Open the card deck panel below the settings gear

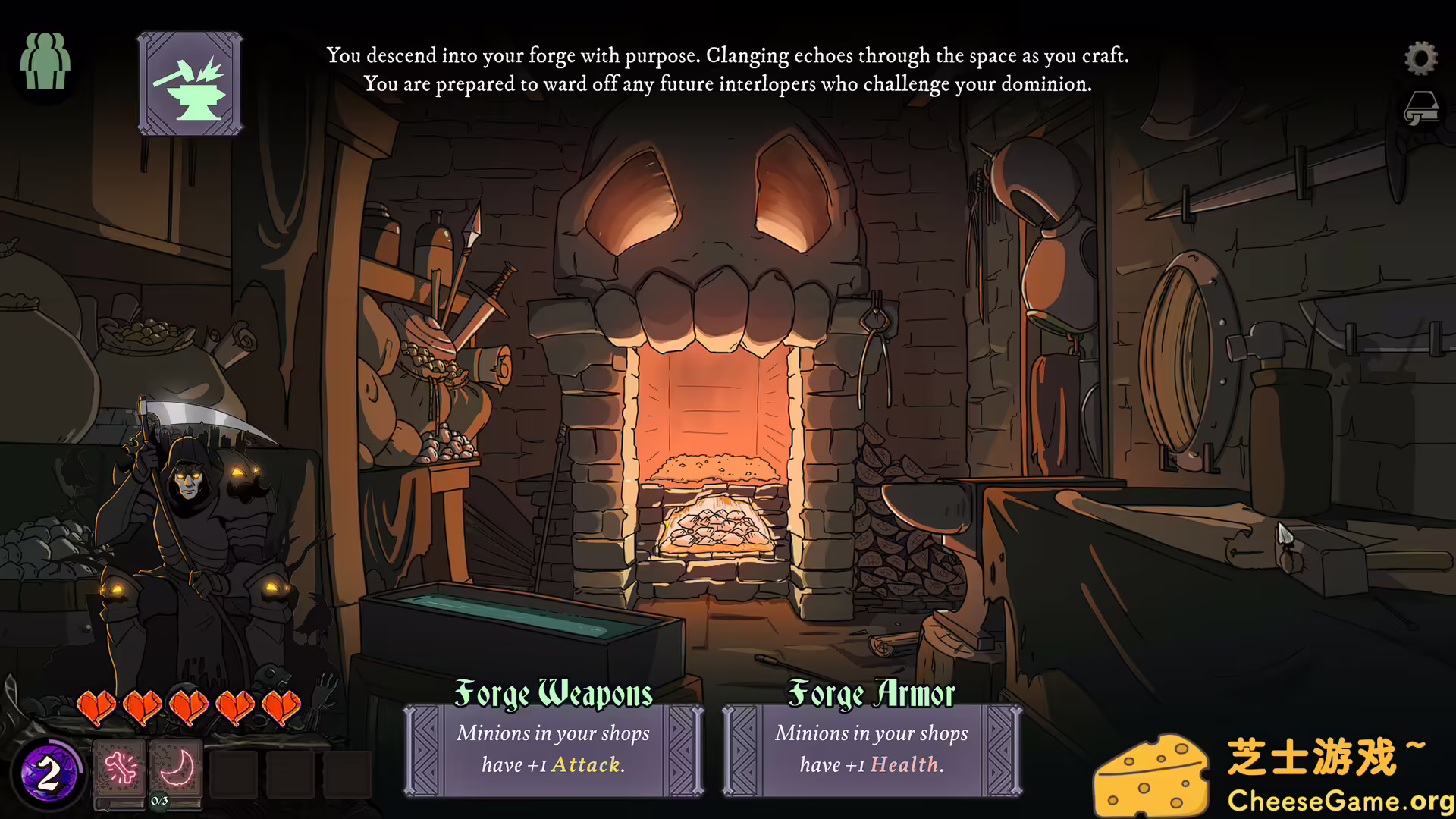1423,108
